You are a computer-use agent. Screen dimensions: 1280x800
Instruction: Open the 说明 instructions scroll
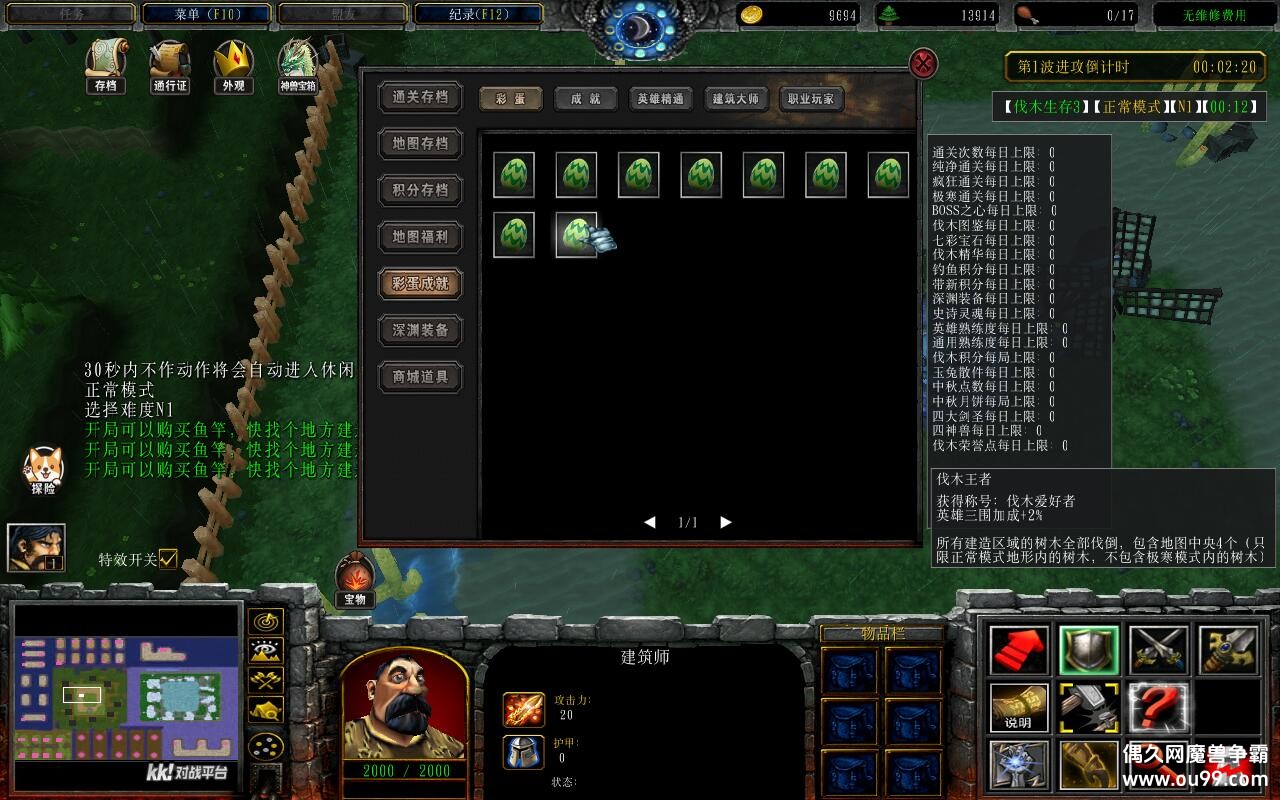[1018, 710]
